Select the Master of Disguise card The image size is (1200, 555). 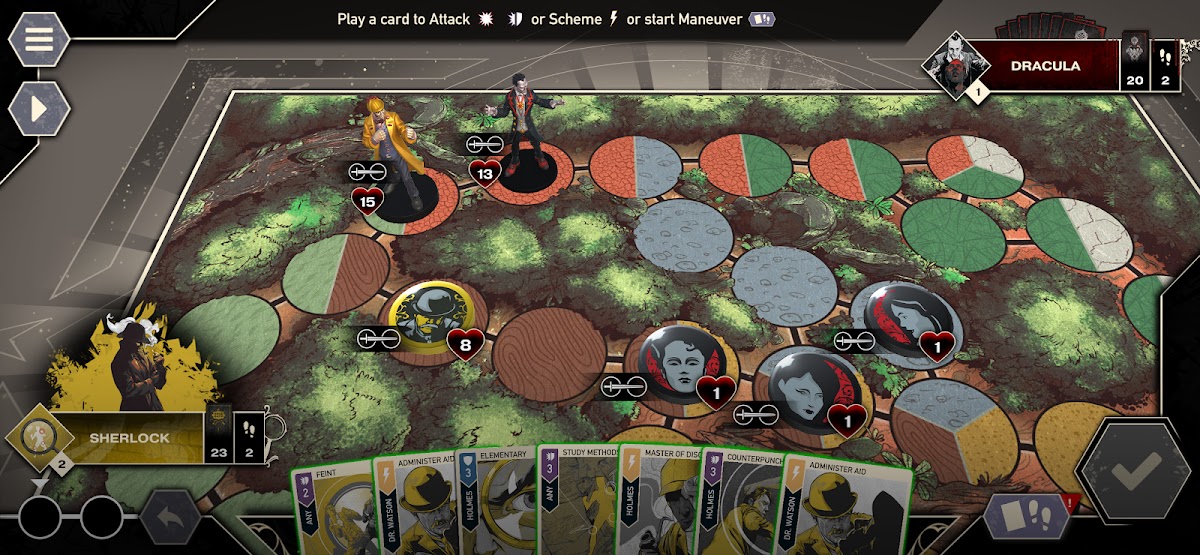coord(658,505)
